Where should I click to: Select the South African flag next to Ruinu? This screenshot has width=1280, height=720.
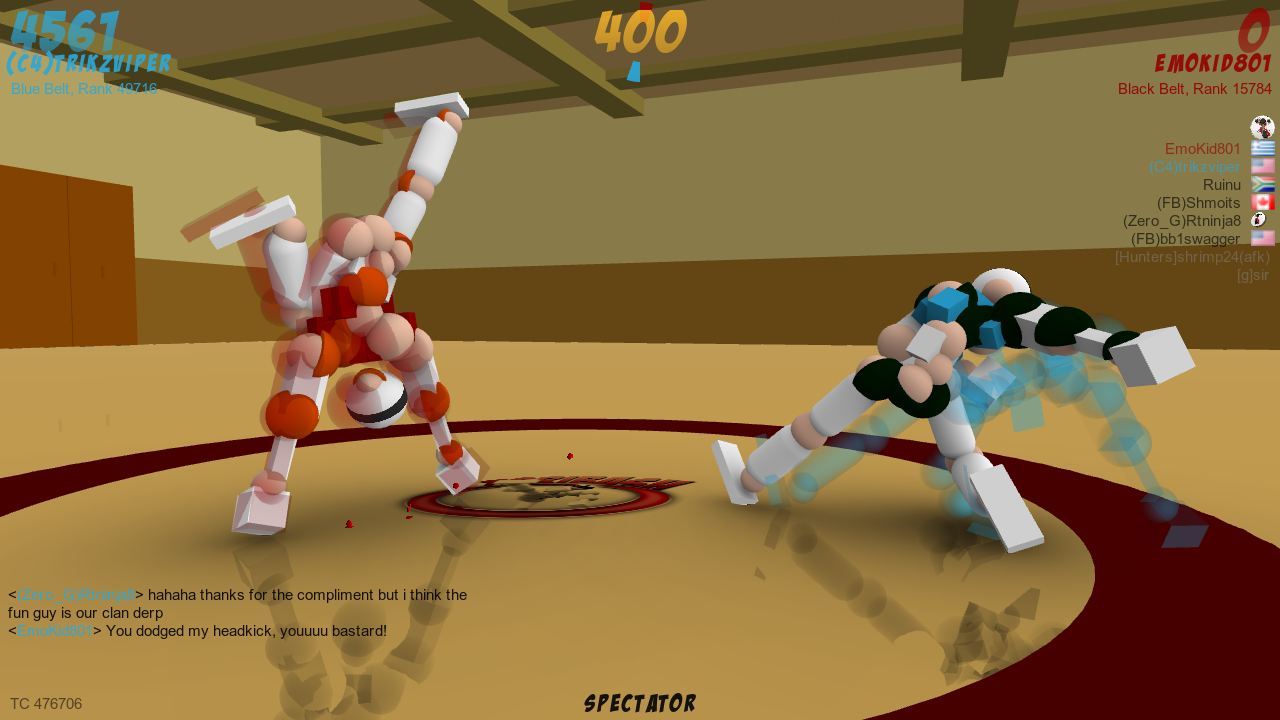click(1262, 184)
